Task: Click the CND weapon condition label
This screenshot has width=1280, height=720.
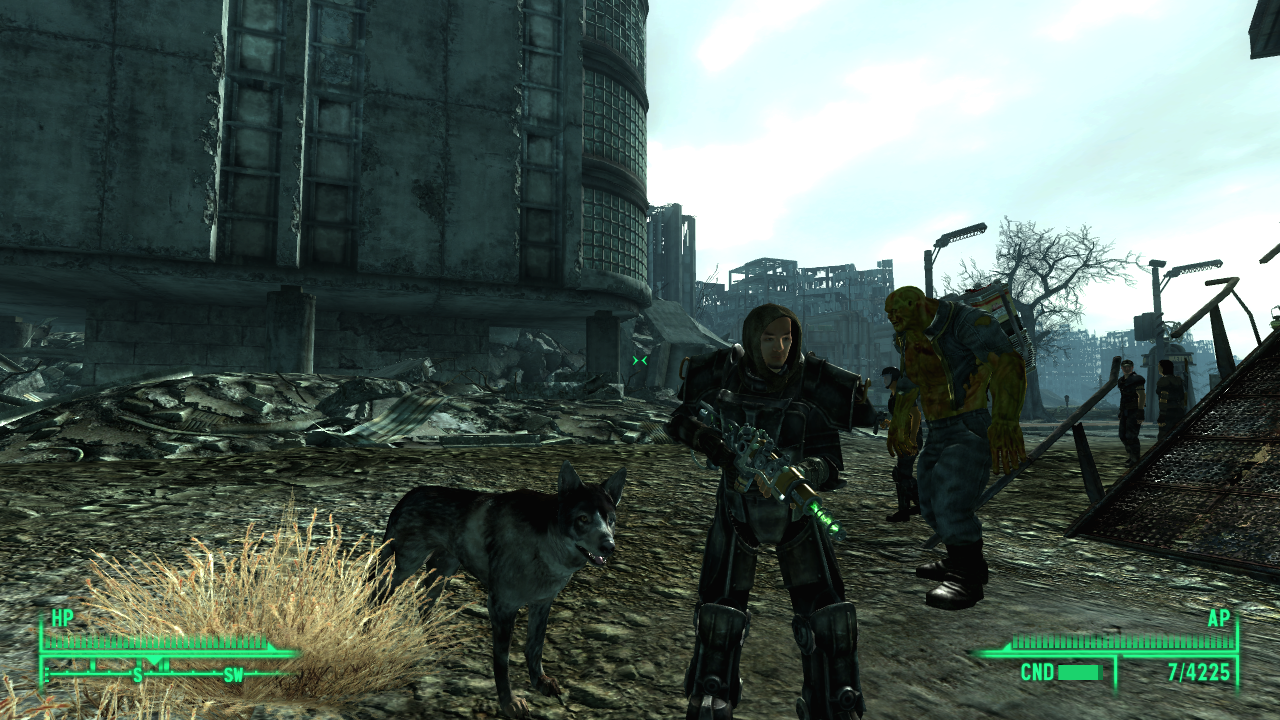Action: tap(1038, 671)
